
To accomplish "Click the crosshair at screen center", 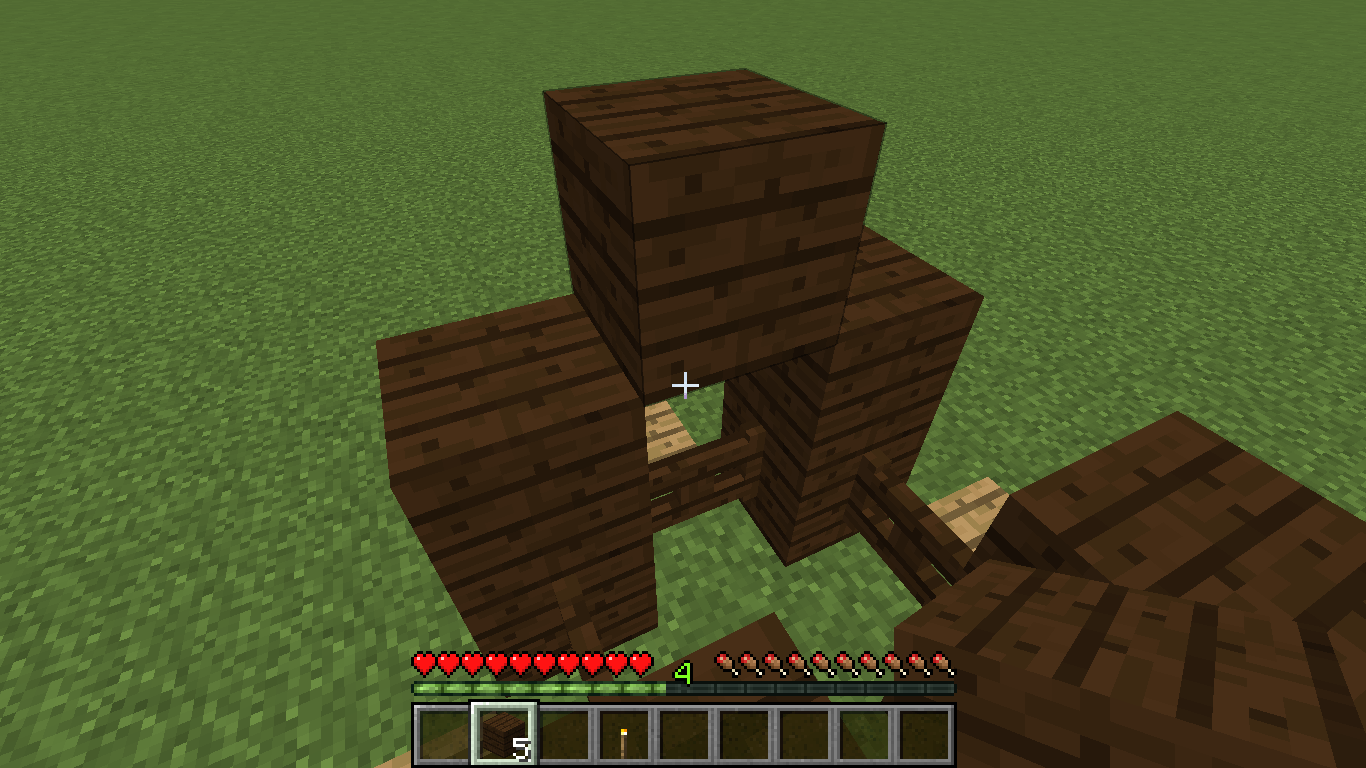I will (x=686, y=384).
